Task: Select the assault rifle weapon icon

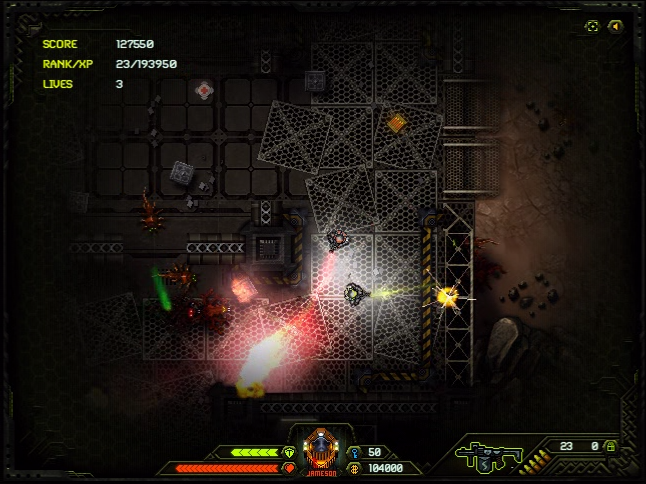Action: 486,456
